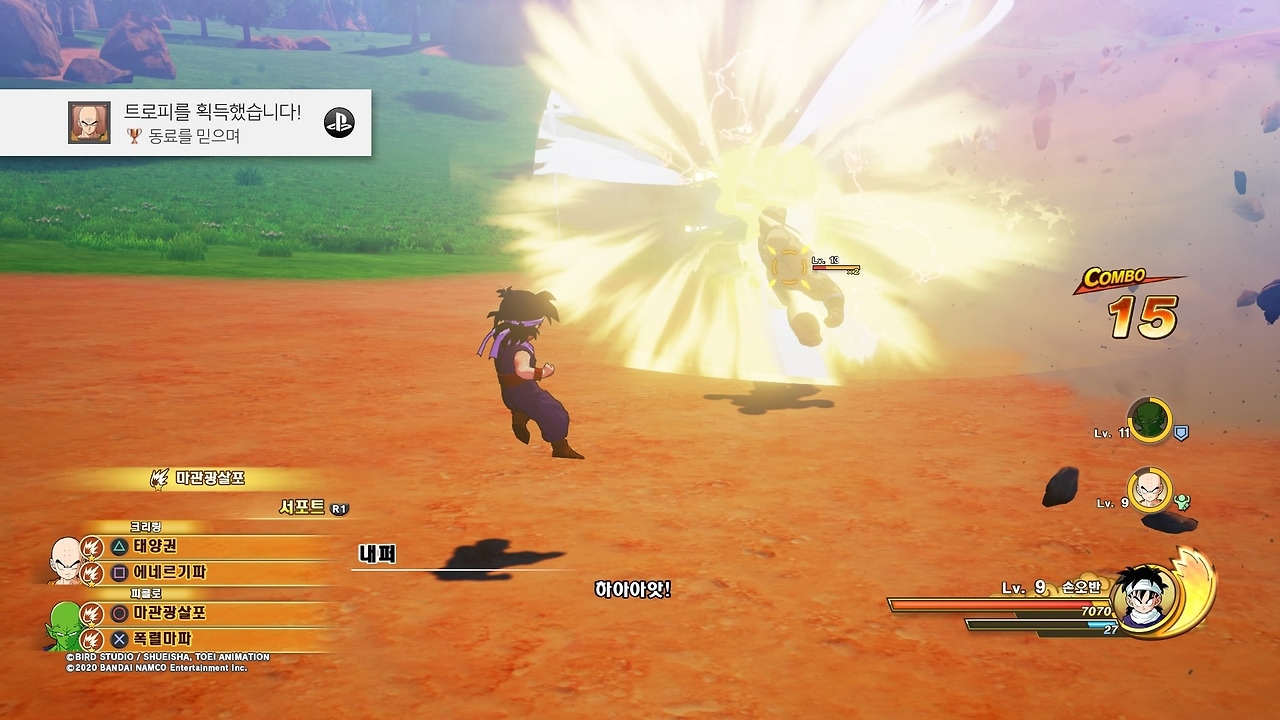Click the green figure icon beside Krillin
Viewport: 1280px width, 720px height.
pos(1182,502)
